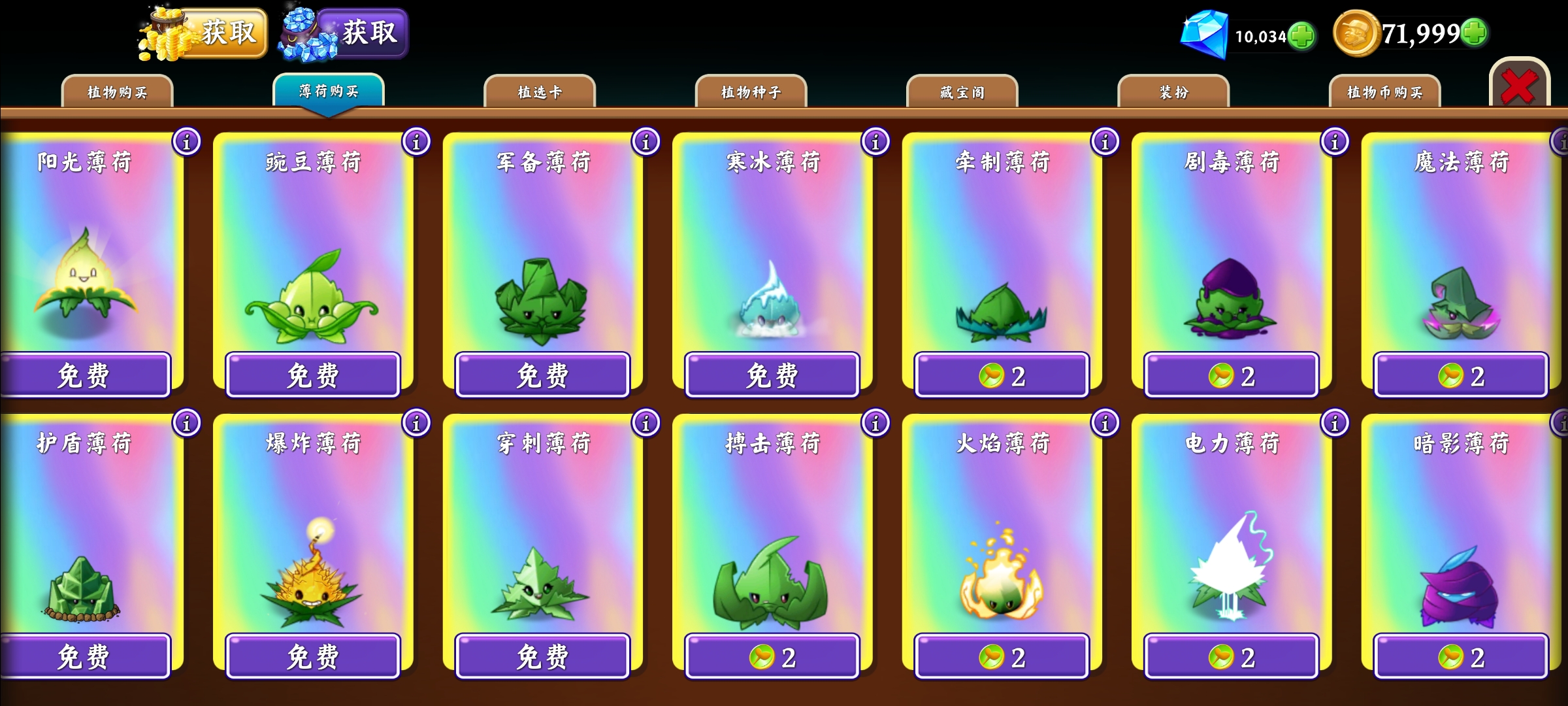Click the blue gem 获取 button
This screenshot has height=706, width=1568.
point(361,33)
